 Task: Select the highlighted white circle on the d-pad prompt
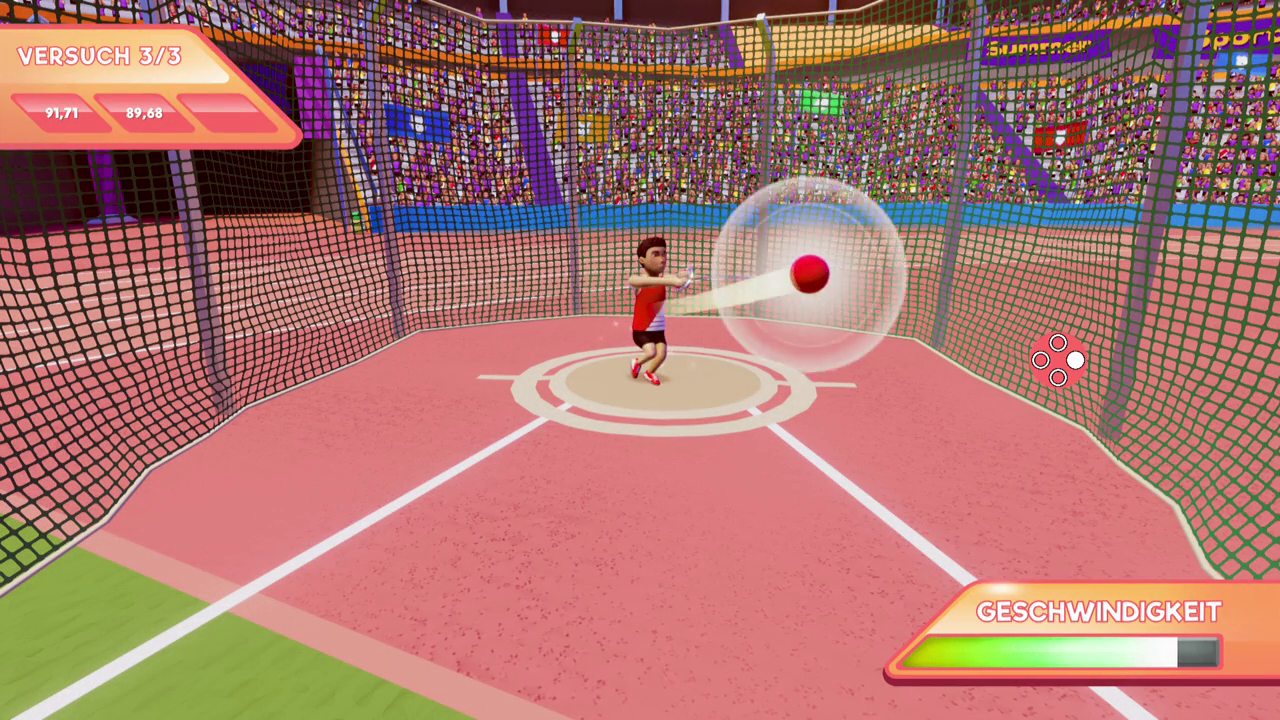(1075, 360)
